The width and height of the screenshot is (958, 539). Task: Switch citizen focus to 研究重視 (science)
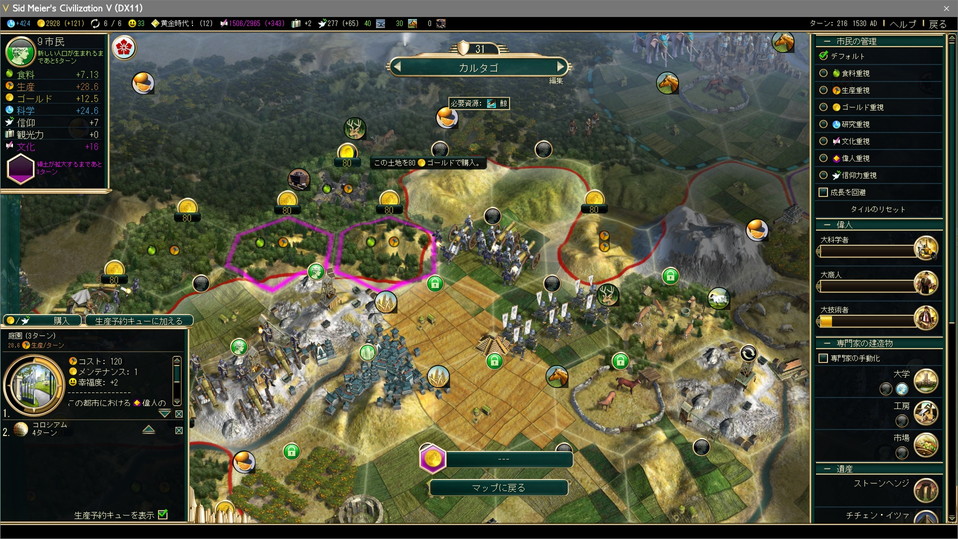tap(823, 124)
